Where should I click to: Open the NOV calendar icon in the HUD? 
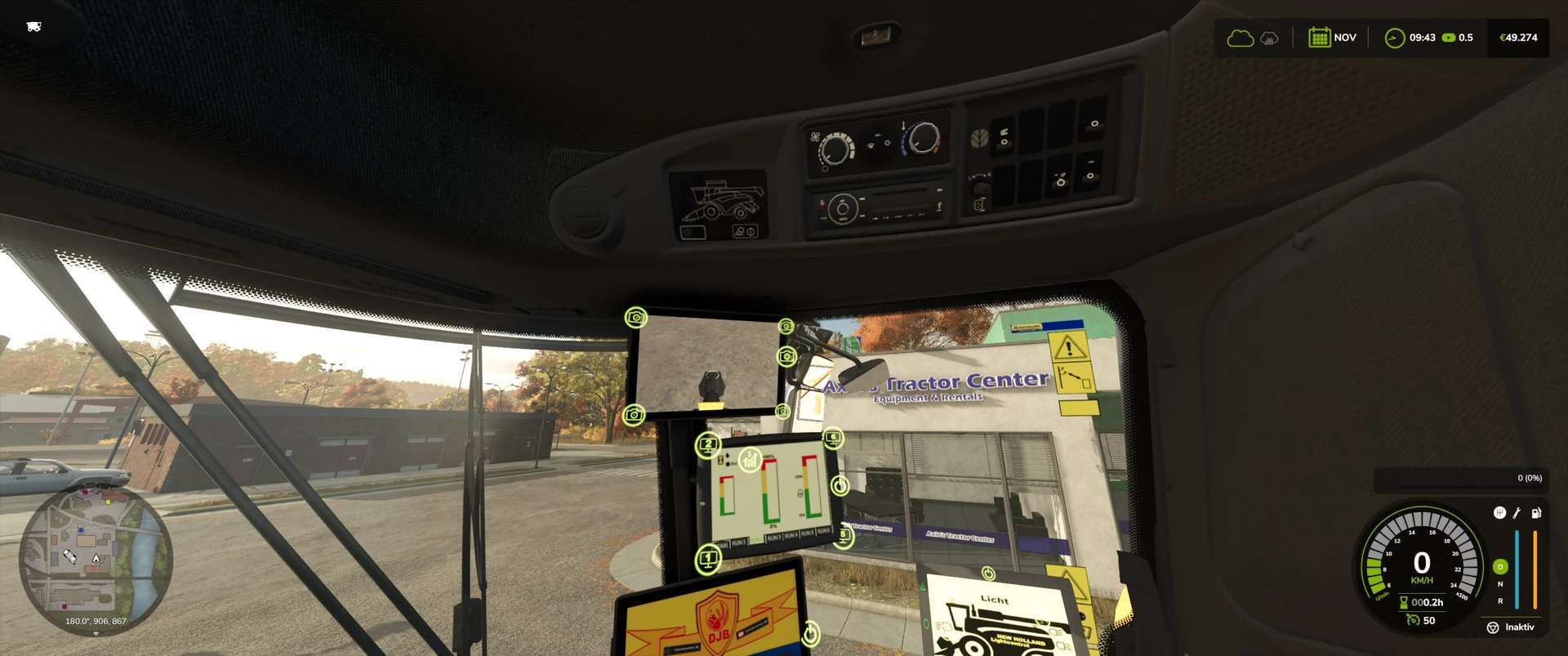click(x=1318, y=37)
